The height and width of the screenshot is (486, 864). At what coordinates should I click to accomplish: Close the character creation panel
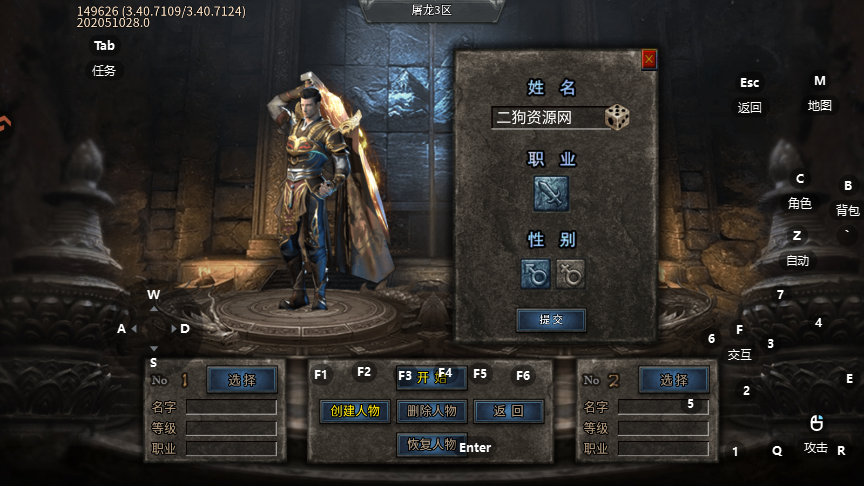click(649, 60)
